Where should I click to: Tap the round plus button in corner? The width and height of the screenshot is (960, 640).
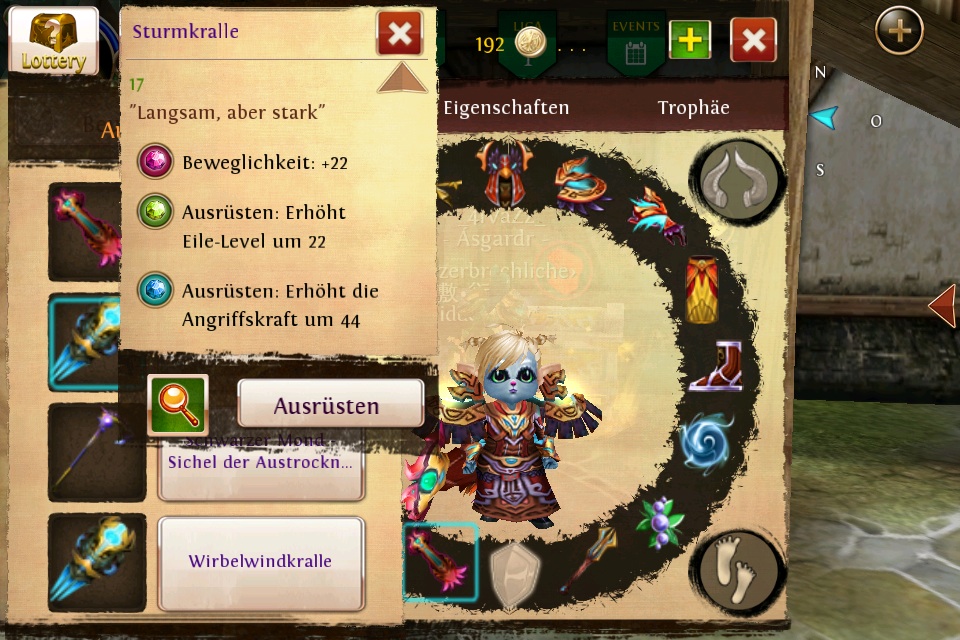(899, 31)
